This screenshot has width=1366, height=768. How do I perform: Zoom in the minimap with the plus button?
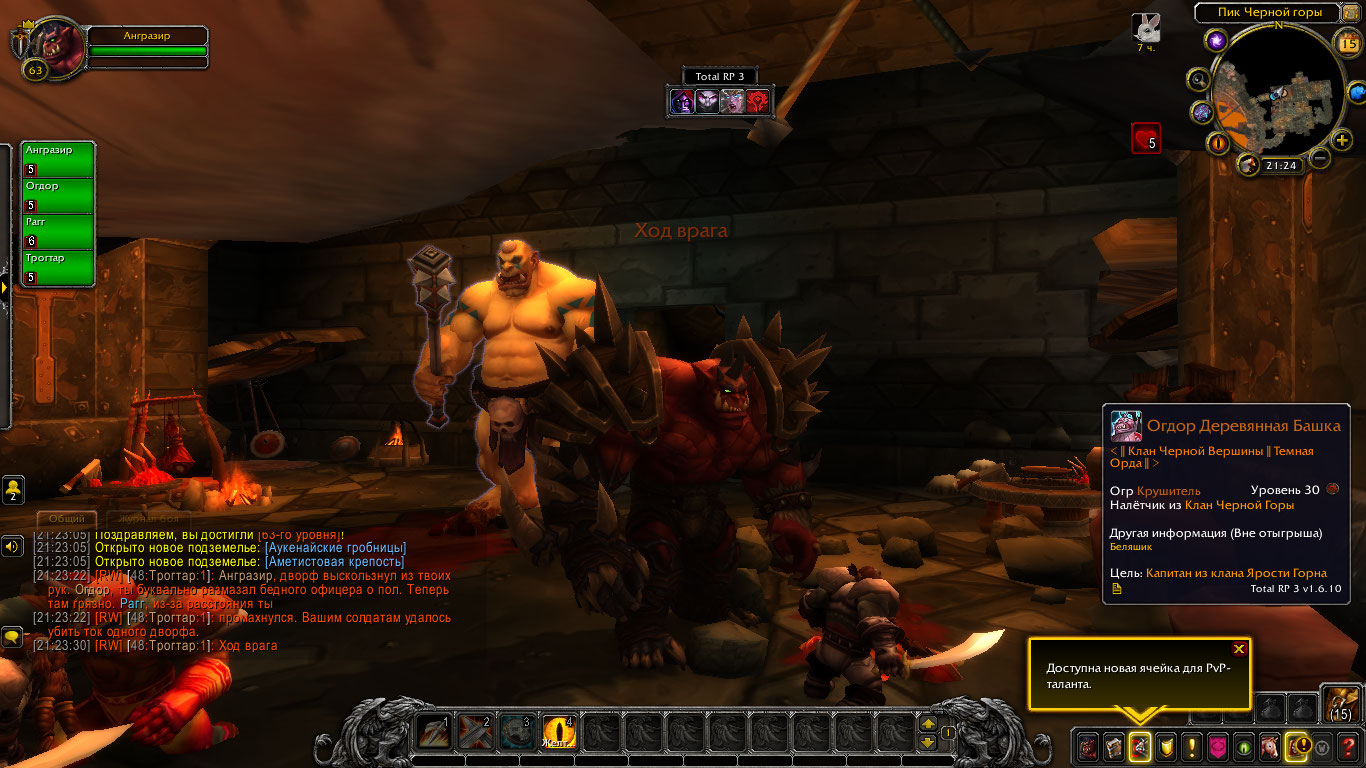(1342, 140)
